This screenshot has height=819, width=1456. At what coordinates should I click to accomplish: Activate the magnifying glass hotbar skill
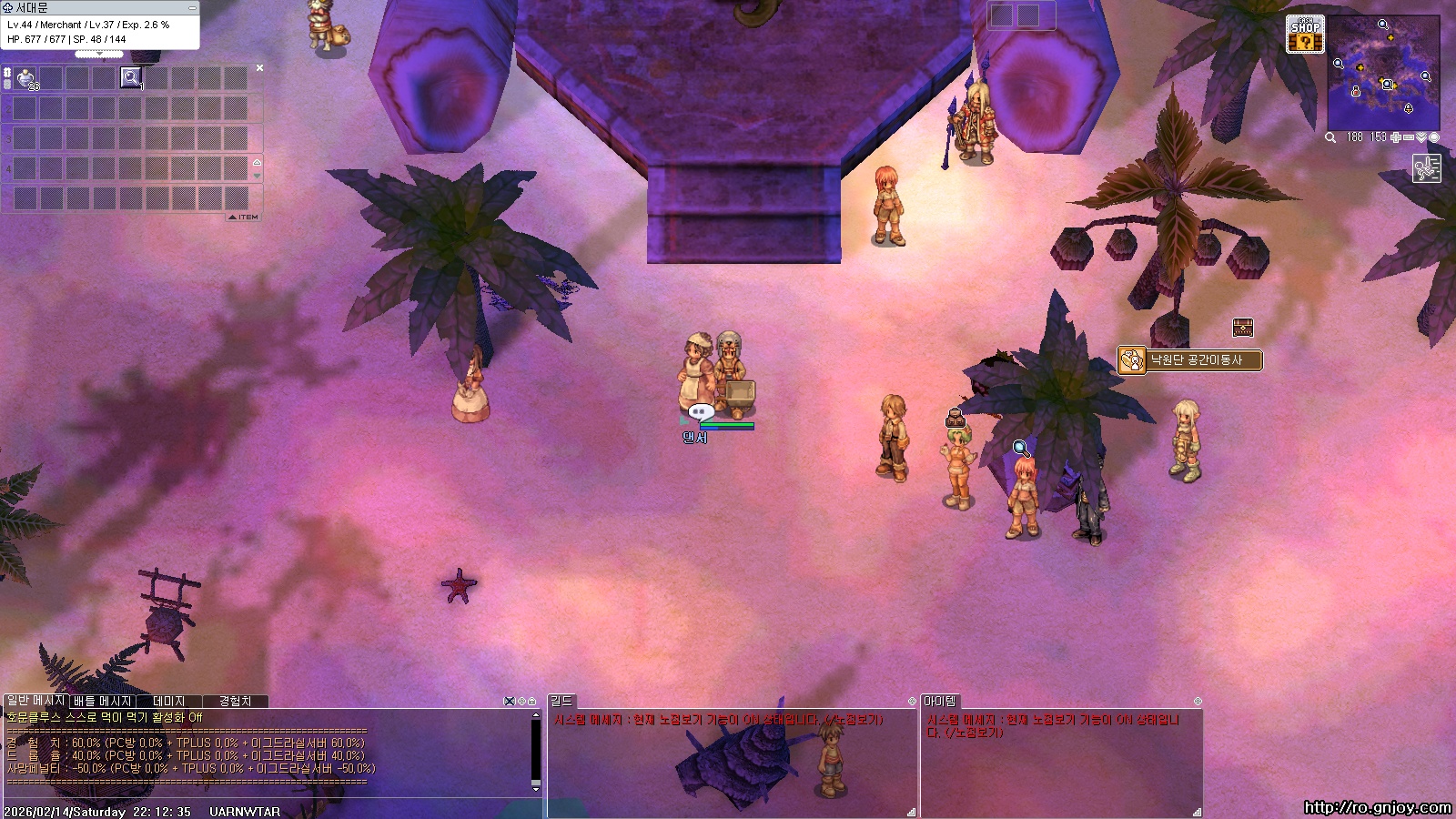(131, 78)
